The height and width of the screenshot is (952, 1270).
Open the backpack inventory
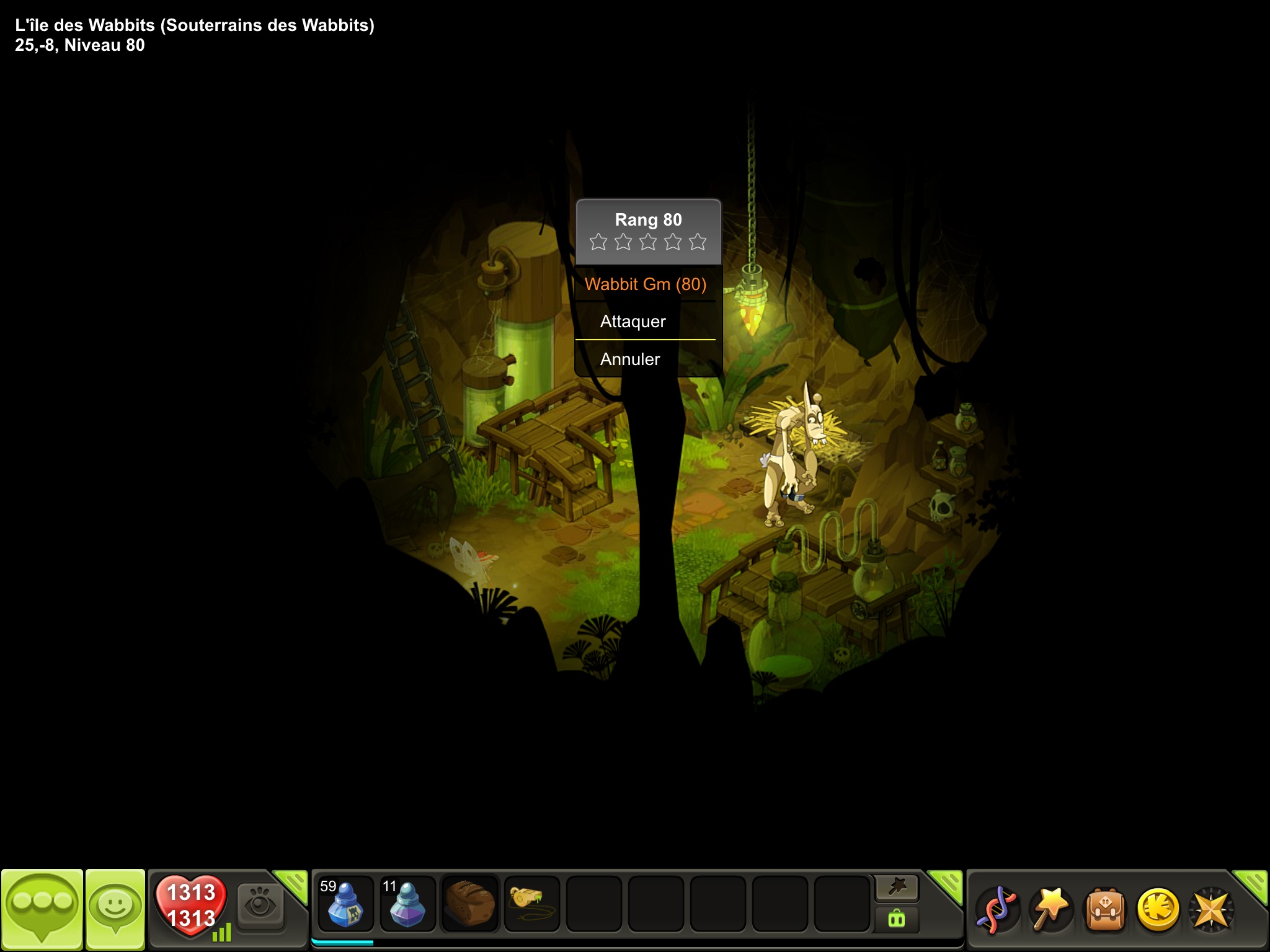pos(1104,910)
